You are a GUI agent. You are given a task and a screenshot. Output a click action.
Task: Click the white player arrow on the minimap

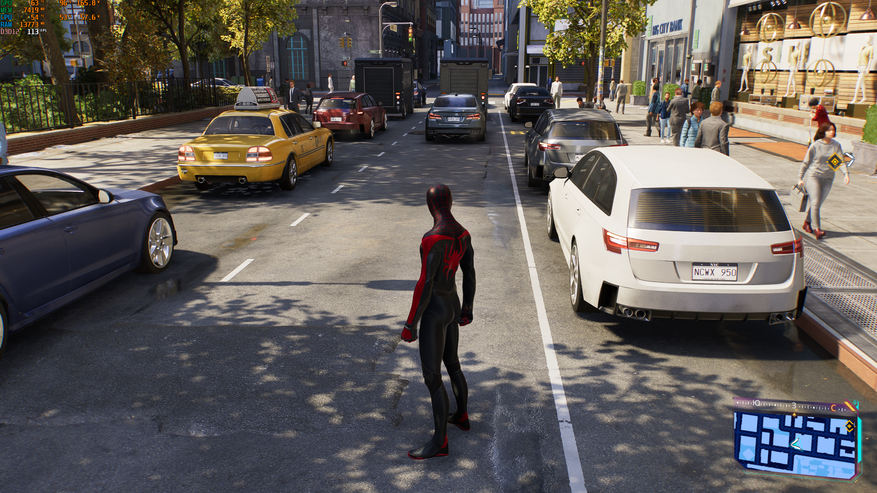click(795, 443)
